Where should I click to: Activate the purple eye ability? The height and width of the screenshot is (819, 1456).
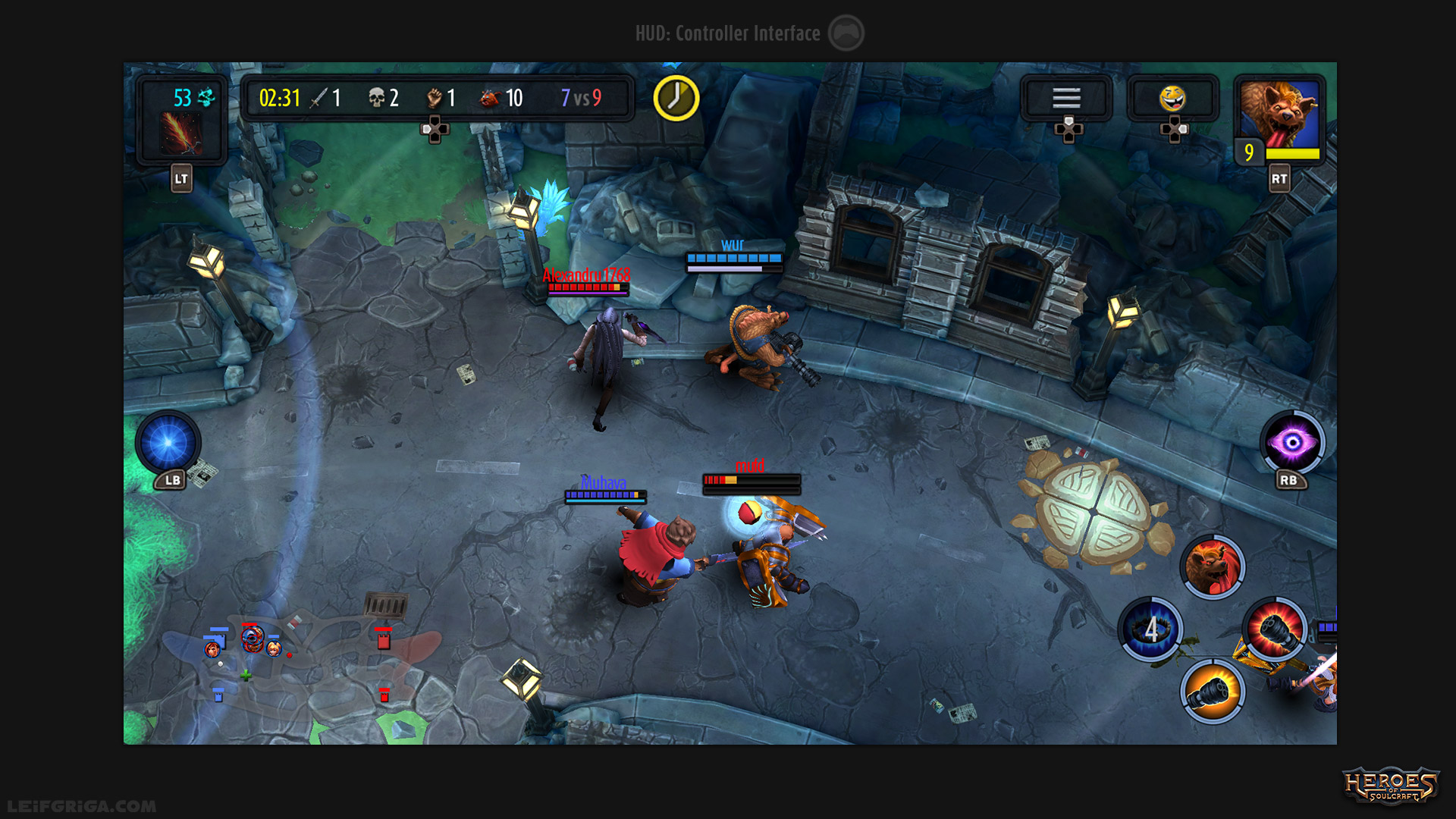[1292, 442]
